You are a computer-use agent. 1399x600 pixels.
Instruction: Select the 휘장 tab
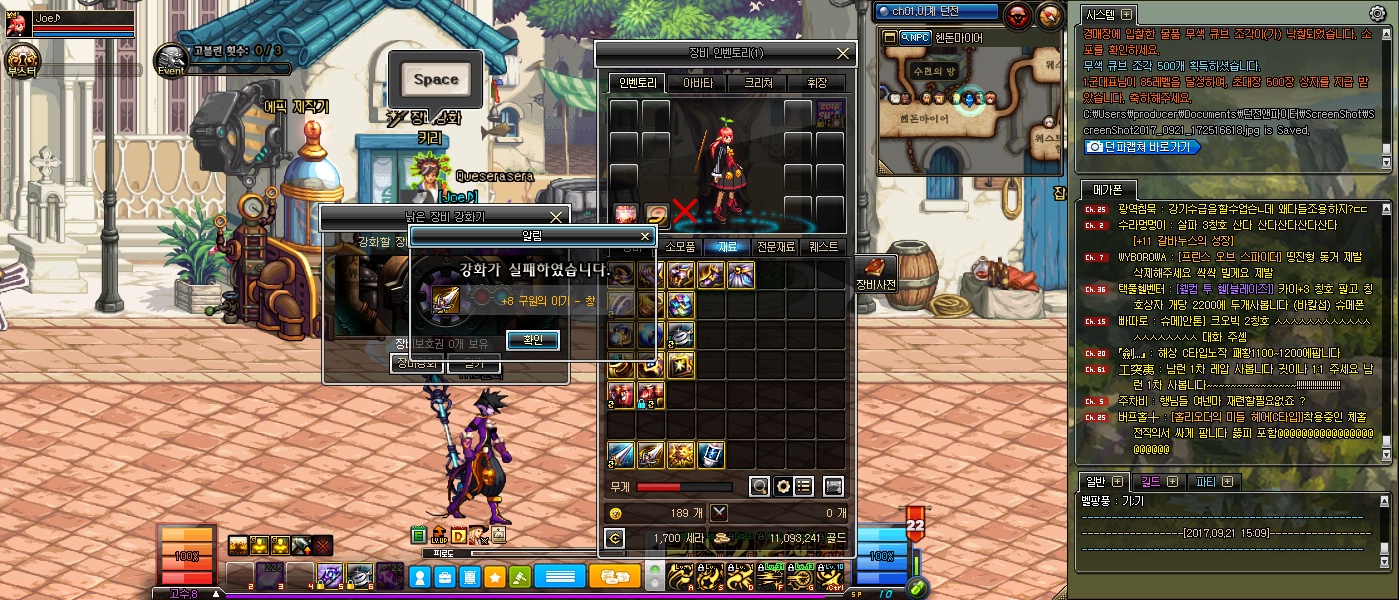click(816, 83)
